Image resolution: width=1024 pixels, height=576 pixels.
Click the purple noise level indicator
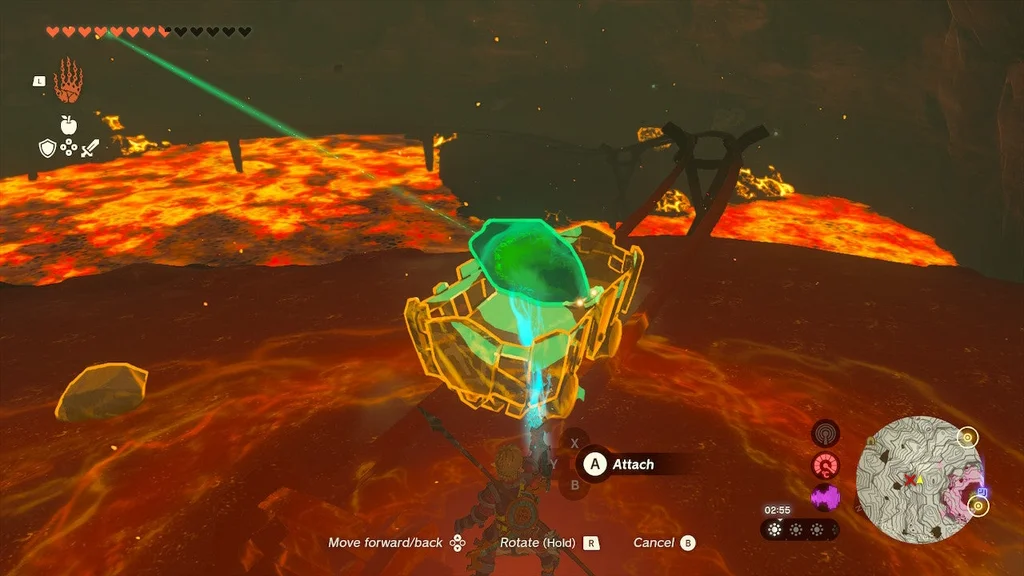click(826, 496)
